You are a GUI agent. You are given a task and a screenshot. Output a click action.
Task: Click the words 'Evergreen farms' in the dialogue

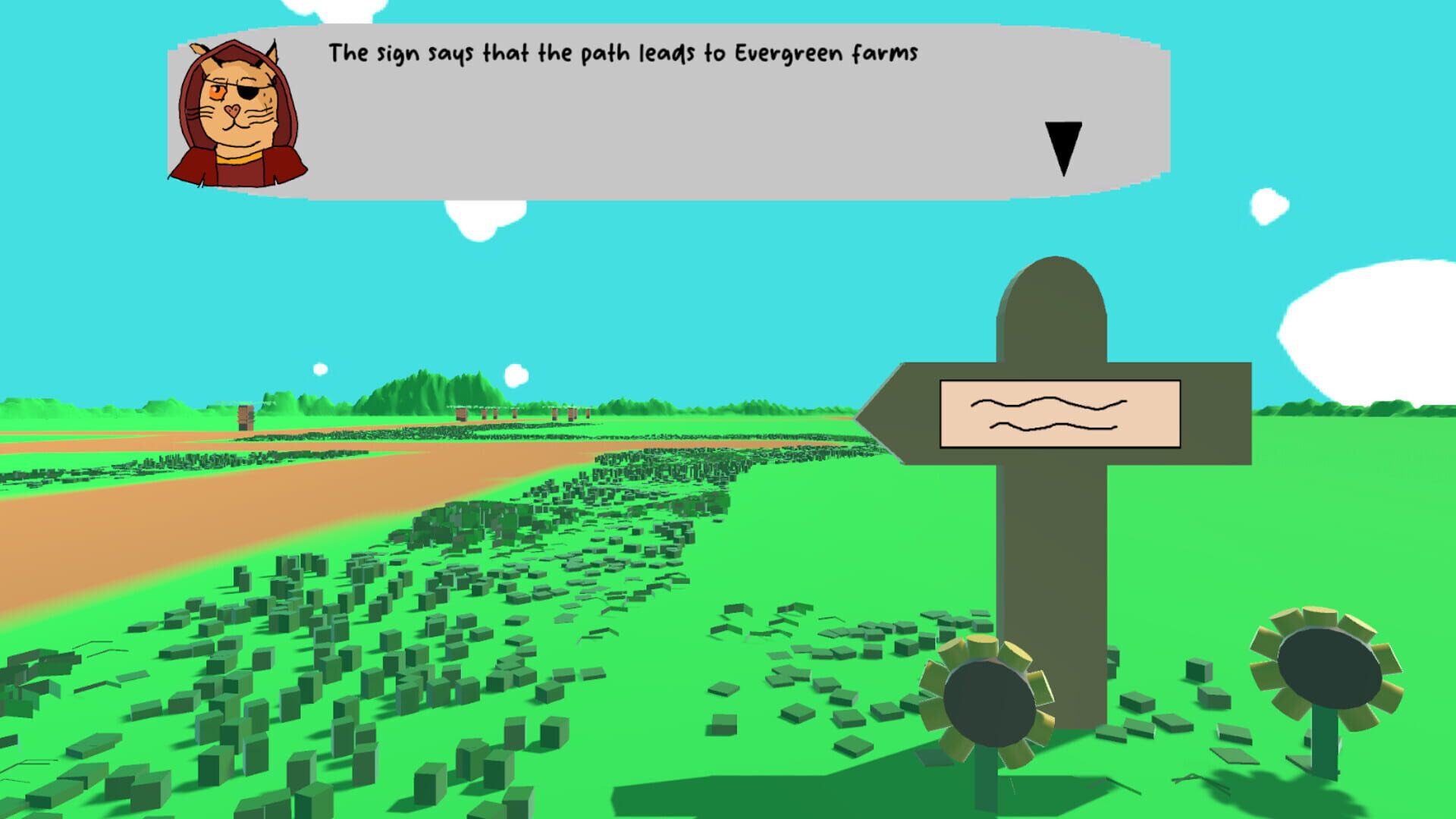827,52
